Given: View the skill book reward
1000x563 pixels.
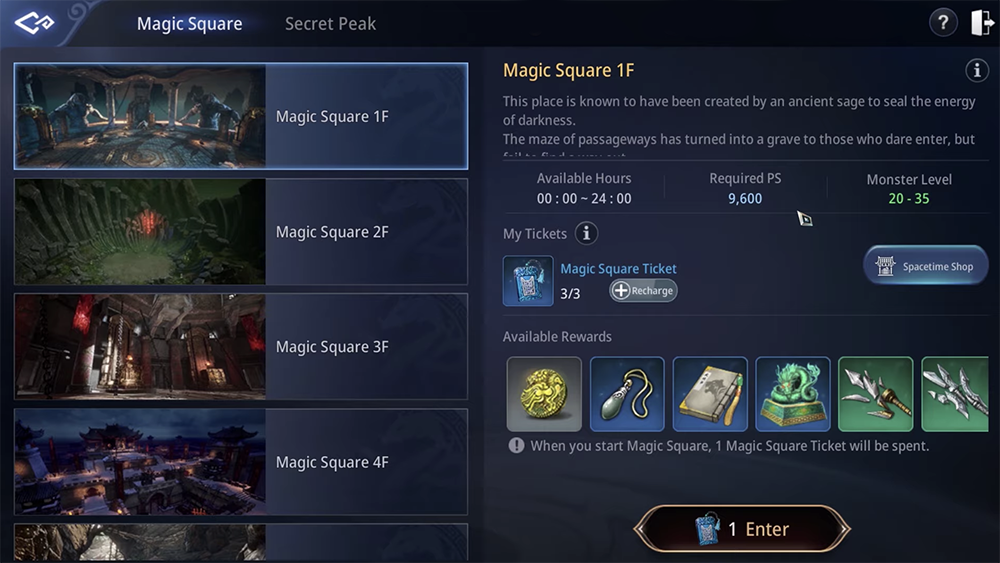Looking at the screenshot, I should coord(710,394).
